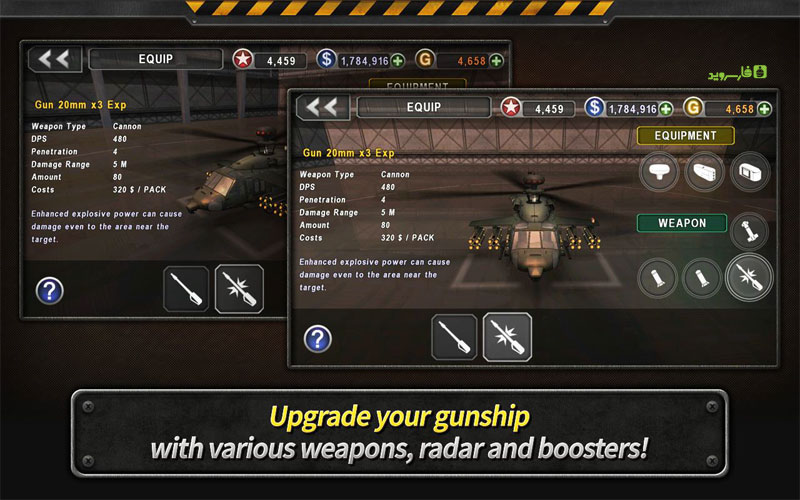
Task: Buy gold with the foreground window's plus
Action: (x=765, y=109)
